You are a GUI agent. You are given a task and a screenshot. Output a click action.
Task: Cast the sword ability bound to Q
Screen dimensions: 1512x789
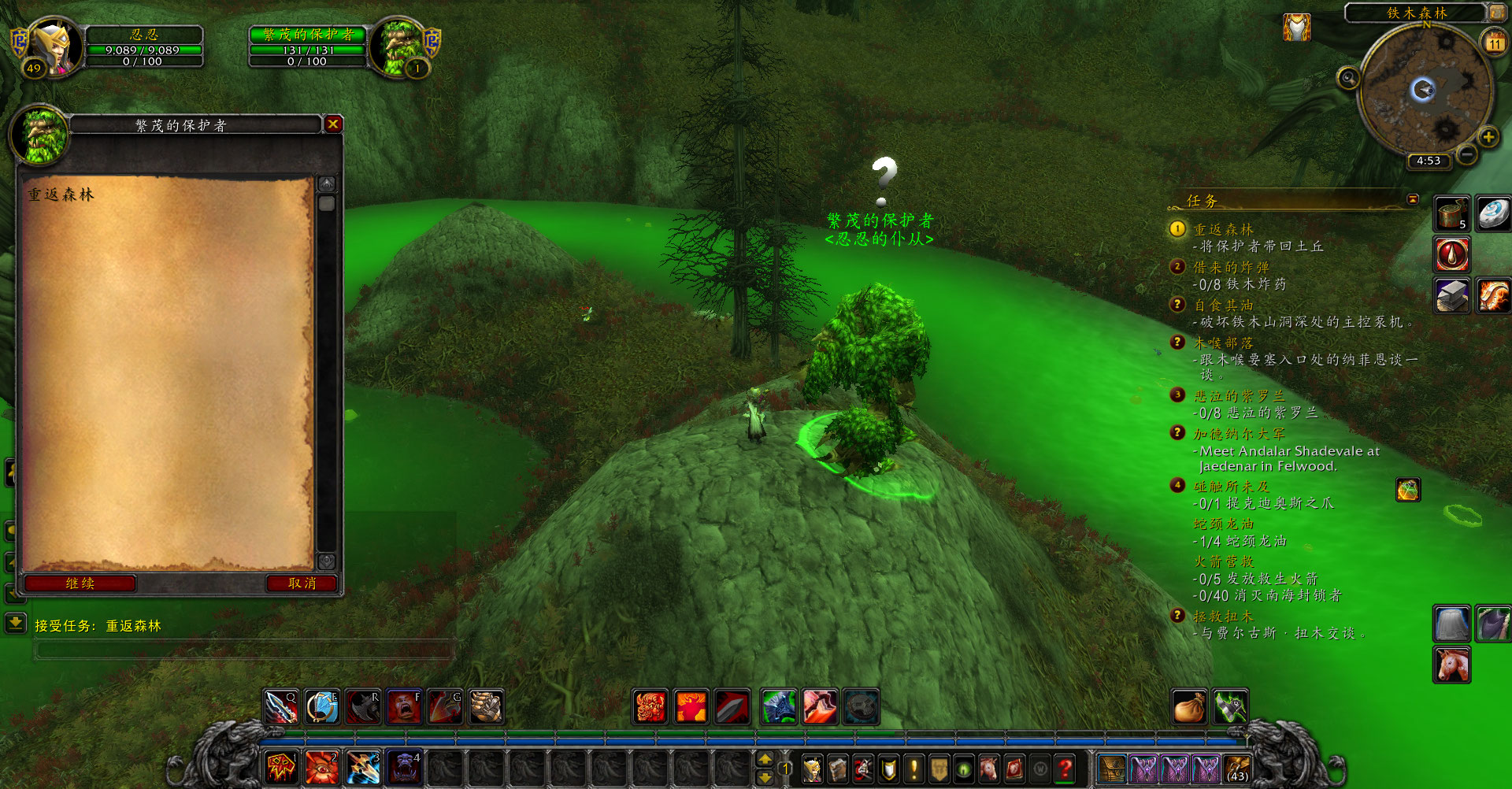[x=281, y=707]
